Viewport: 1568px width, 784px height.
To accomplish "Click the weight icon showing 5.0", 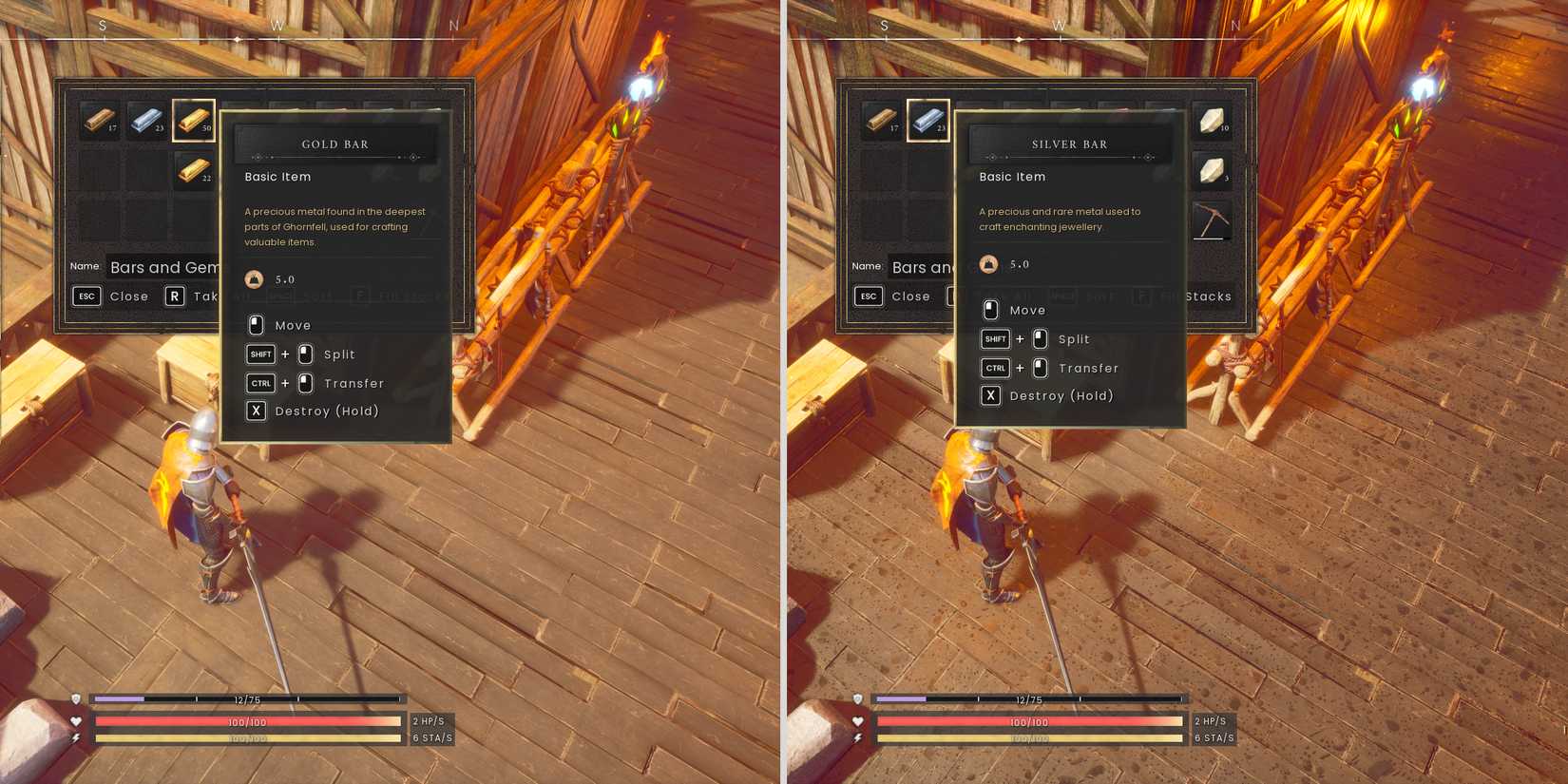I will coord(253,278).
